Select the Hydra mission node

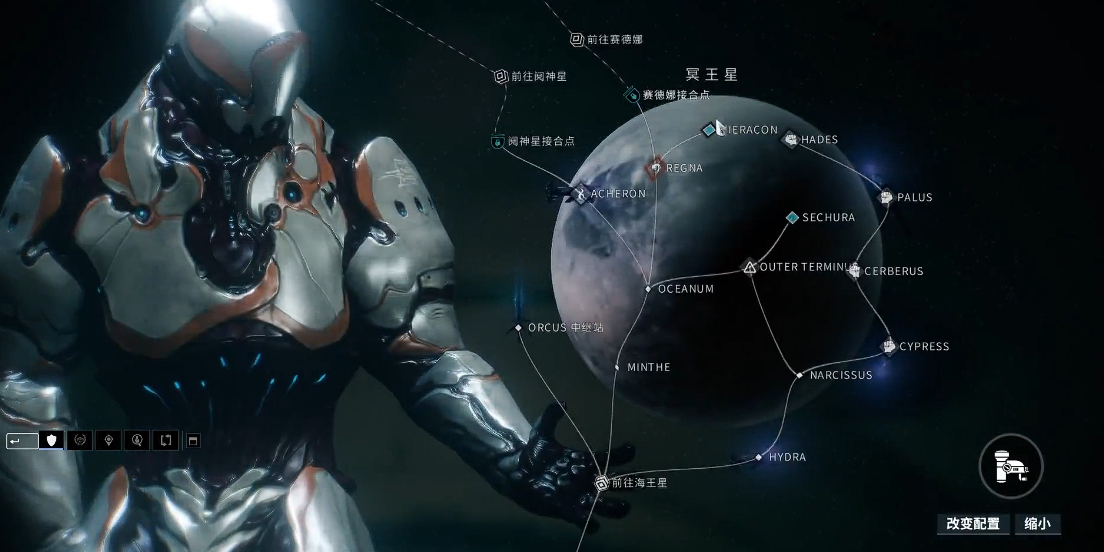[759, 457]
